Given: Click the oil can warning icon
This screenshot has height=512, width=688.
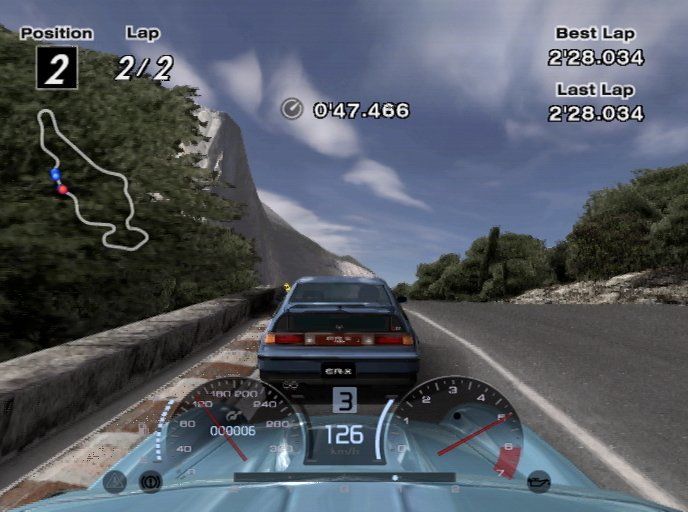Looking at the screenshot, I should (x=539, y=481).
